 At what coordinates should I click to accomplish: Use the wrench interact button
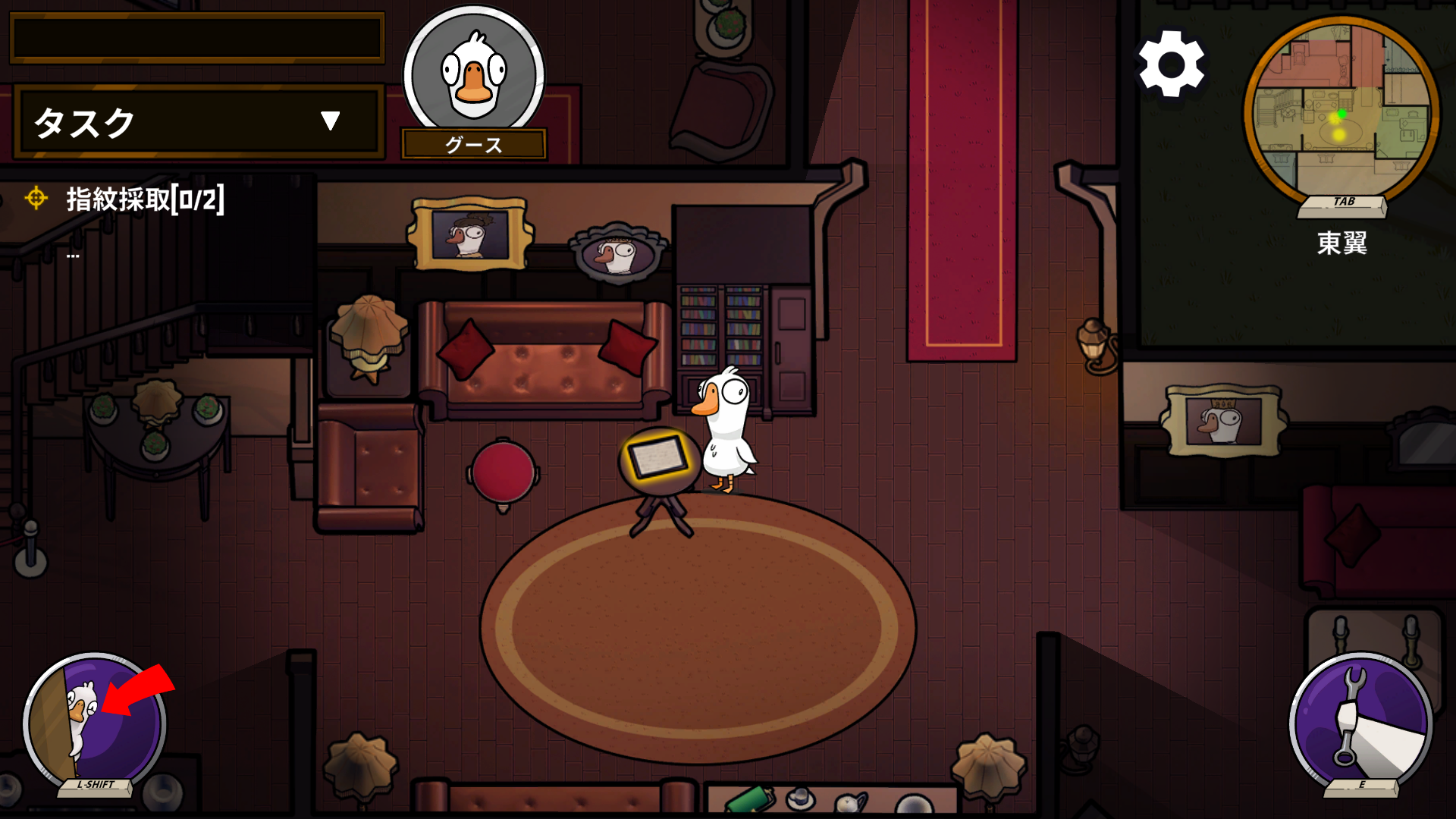click(x=1360, y=722)
